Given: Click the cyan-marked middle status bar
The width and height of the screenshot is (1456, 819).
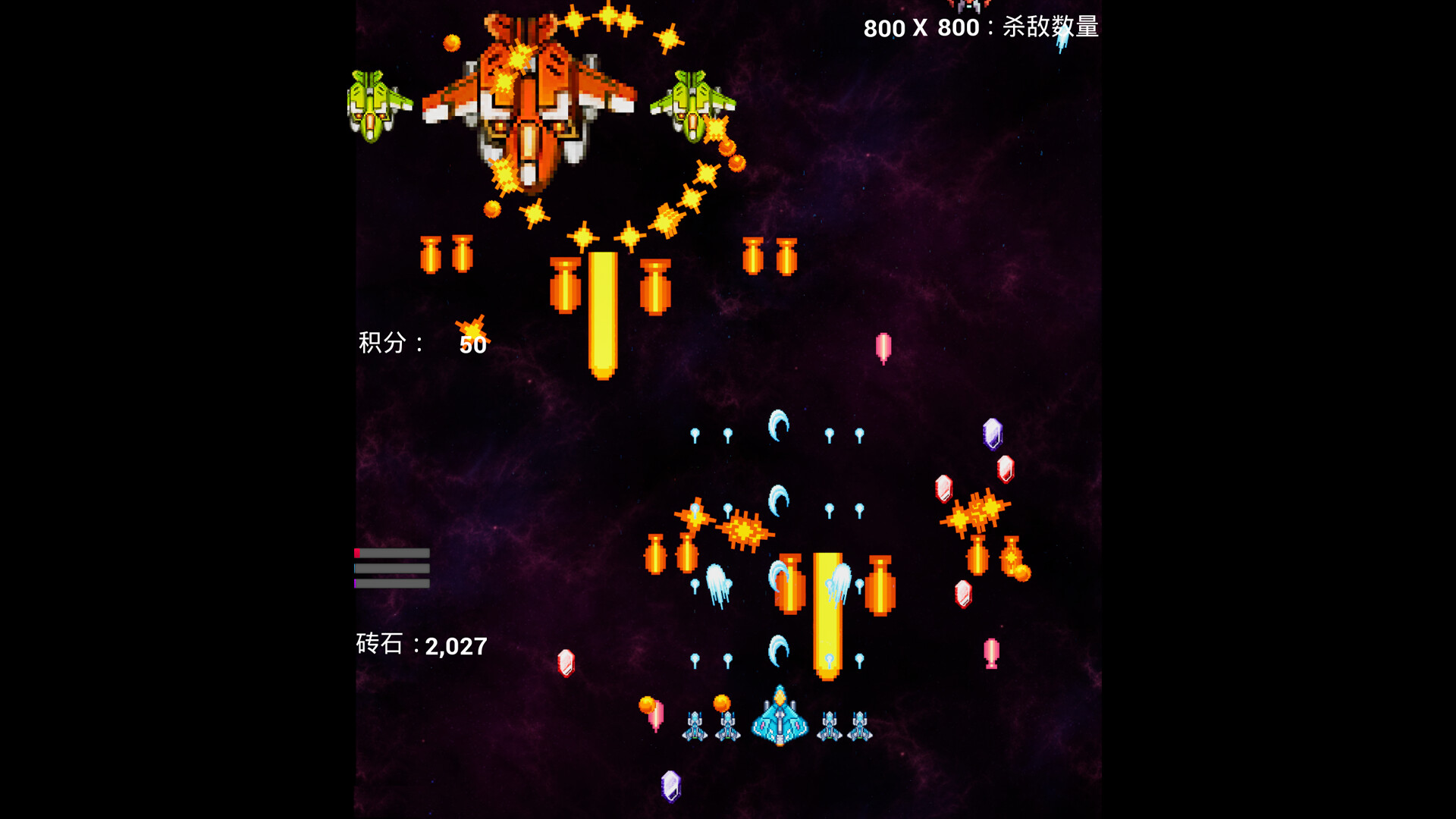Looking at the screenshot, I should pos(391,570).
